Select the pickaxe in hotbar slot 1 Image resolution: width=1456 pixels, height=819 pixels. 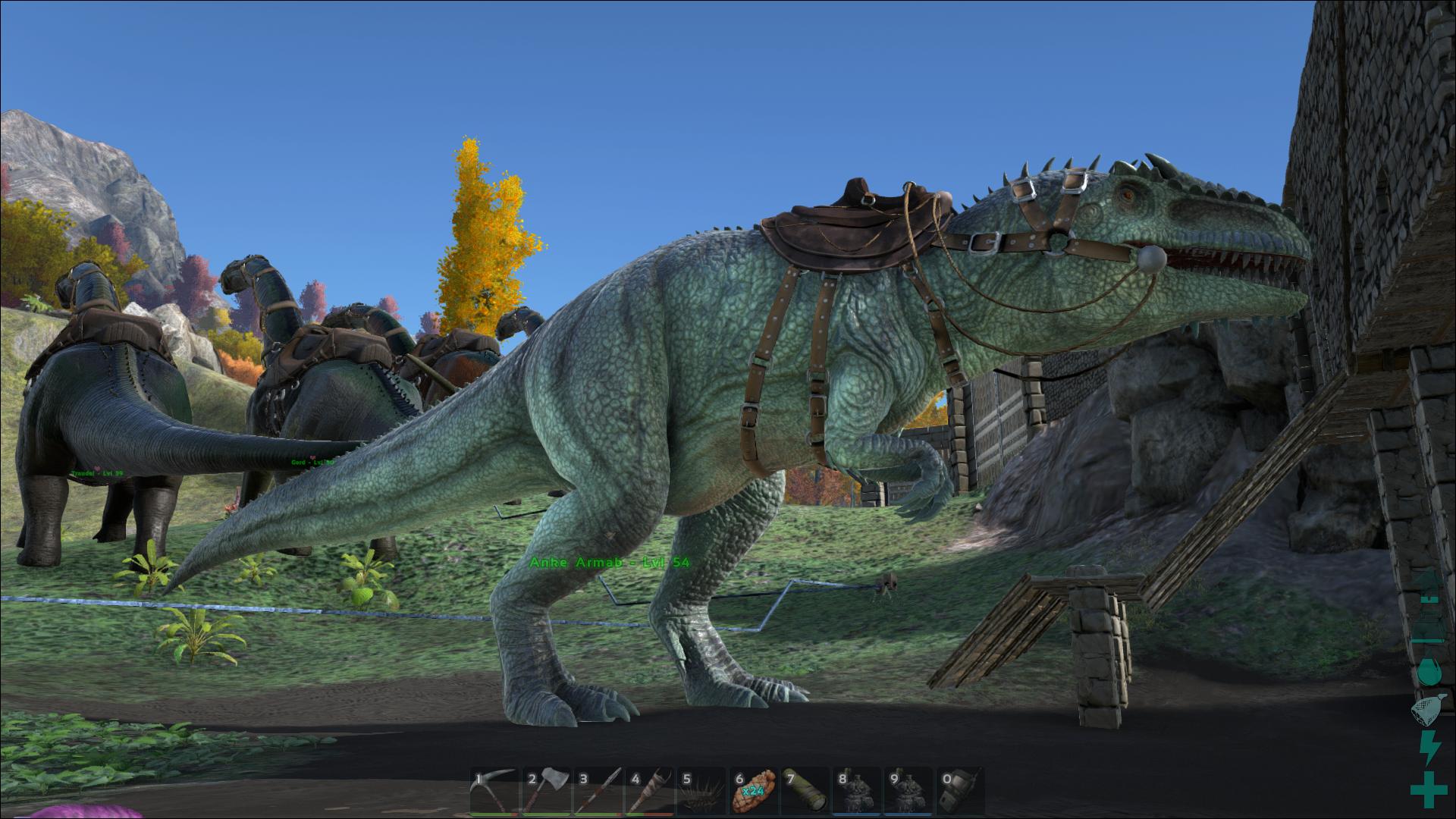click(x=495, y=792)
